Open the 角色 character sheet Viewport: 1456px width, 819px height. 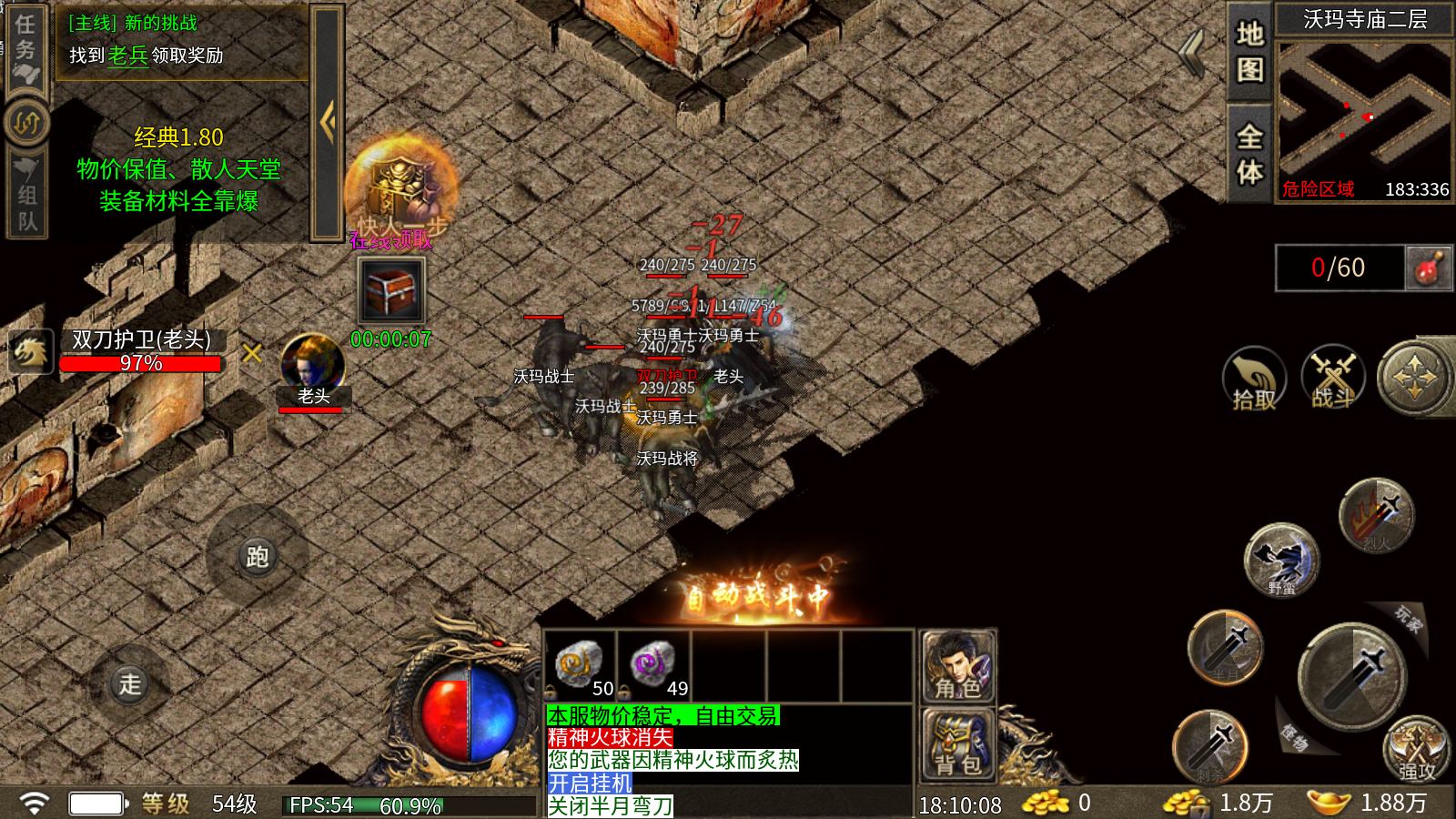point(957,666)
